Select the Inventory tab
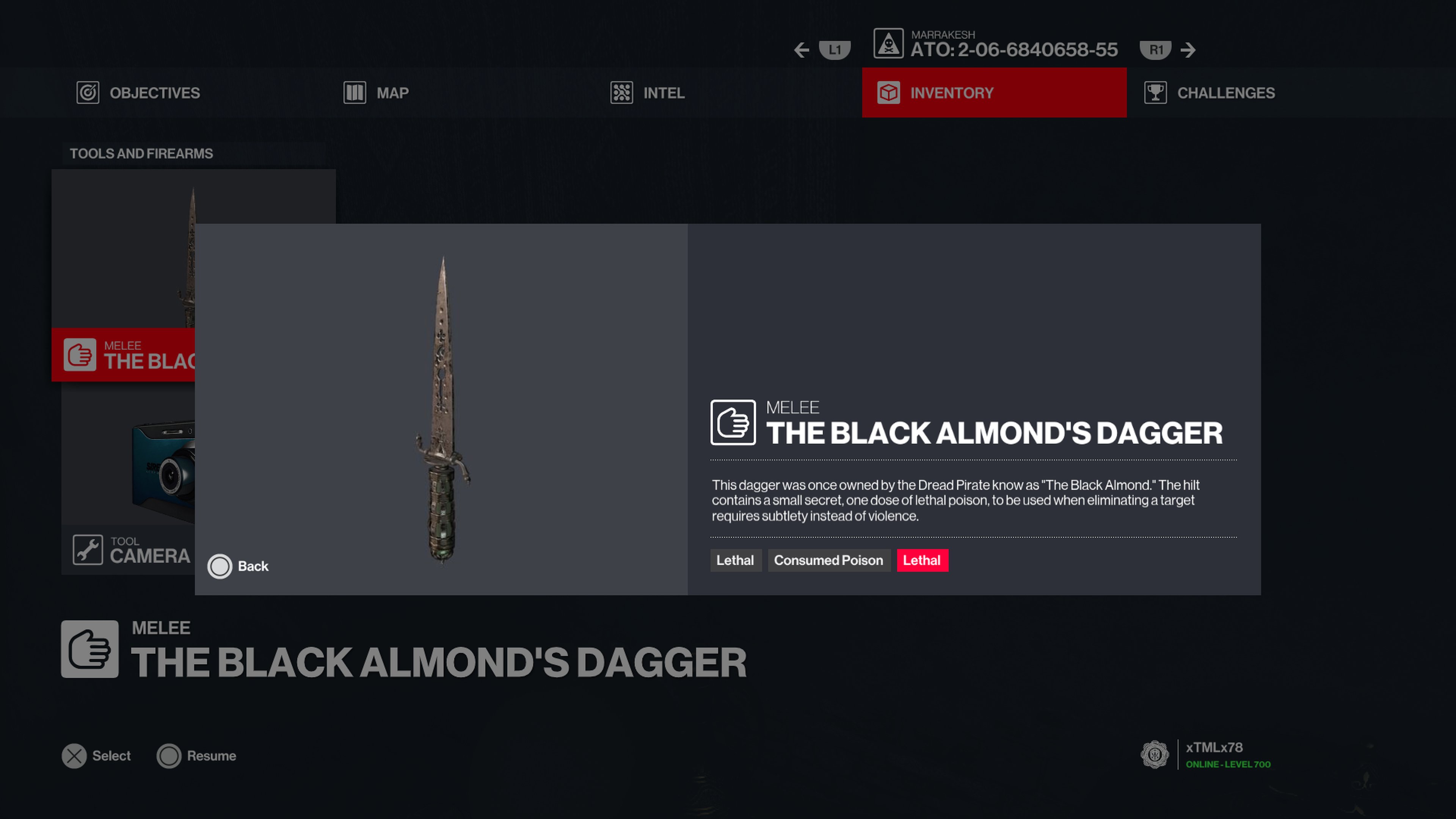Screen dimensions: 1456x819 994,93
